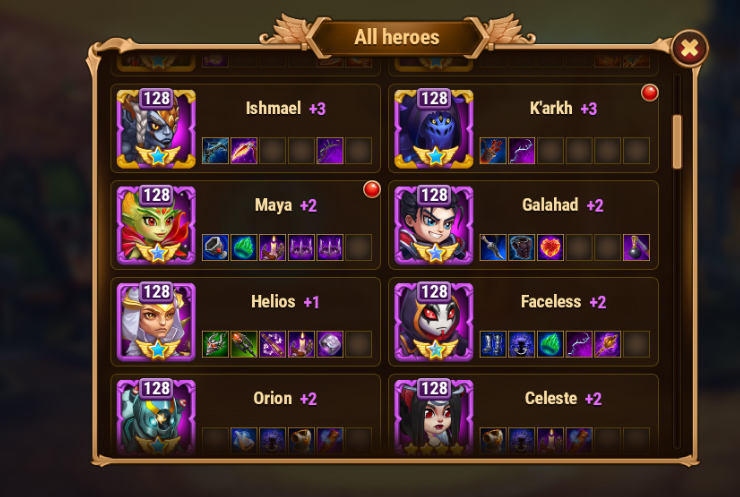This screenshot has height=497, width=740.
Task: Click the Helios name label
Action: (x=273, y=301)
